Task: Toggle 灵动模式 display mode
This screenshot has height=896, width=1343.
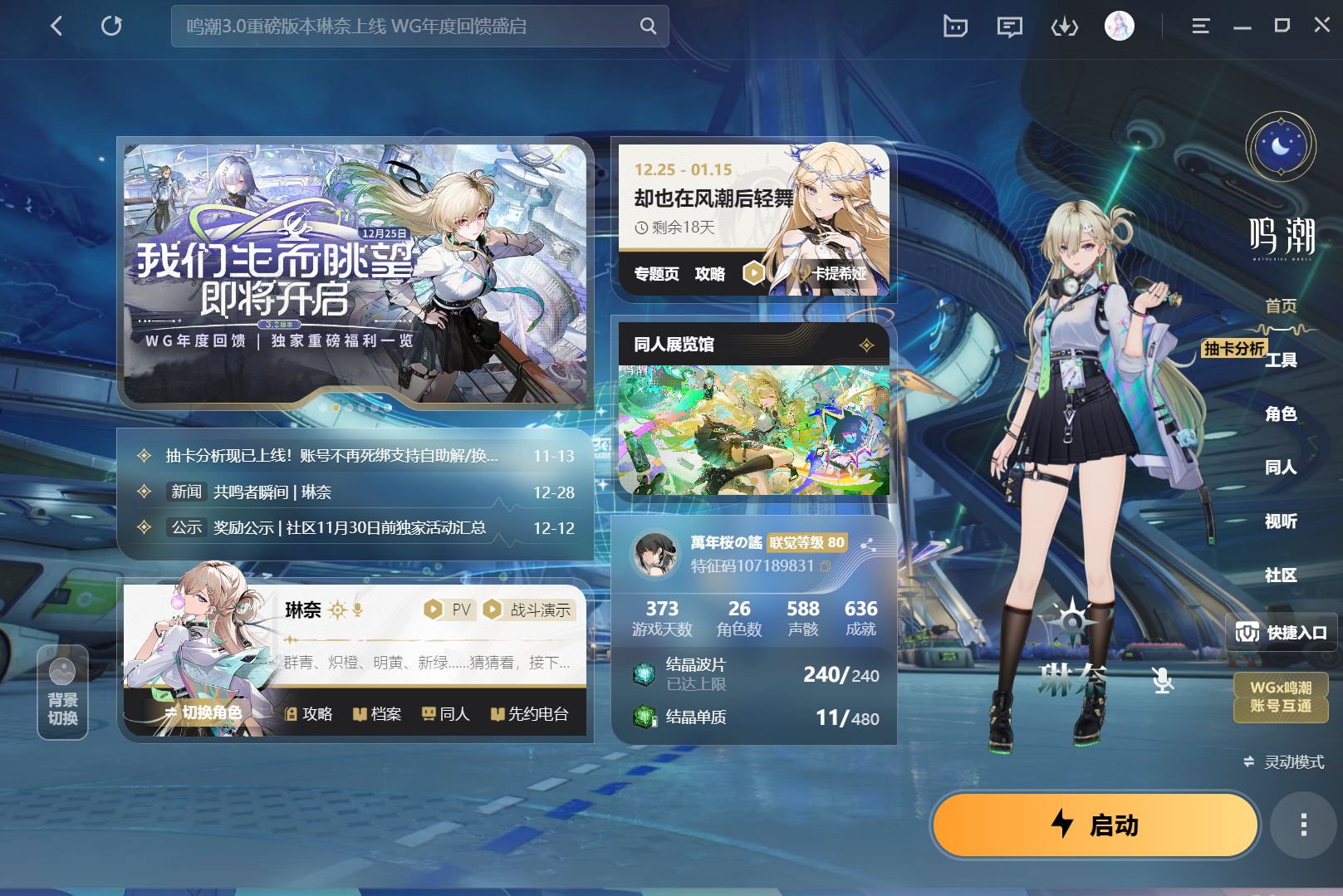Action: tap(1284, 761)
